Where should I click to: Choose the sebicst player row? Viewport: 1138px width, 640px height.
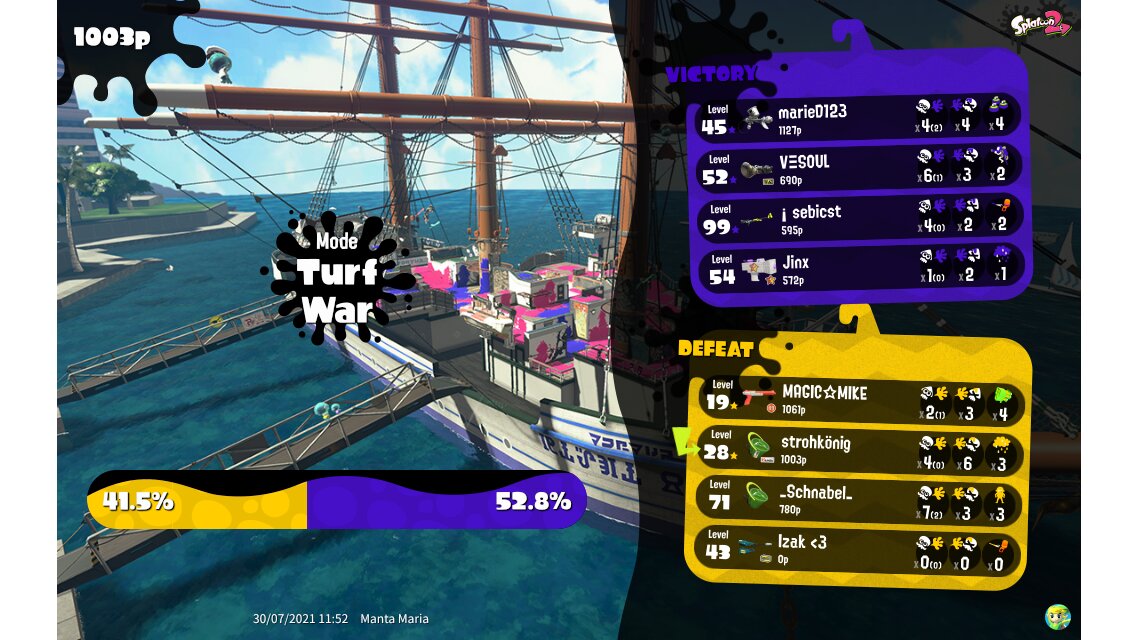(x=858, y=218)
